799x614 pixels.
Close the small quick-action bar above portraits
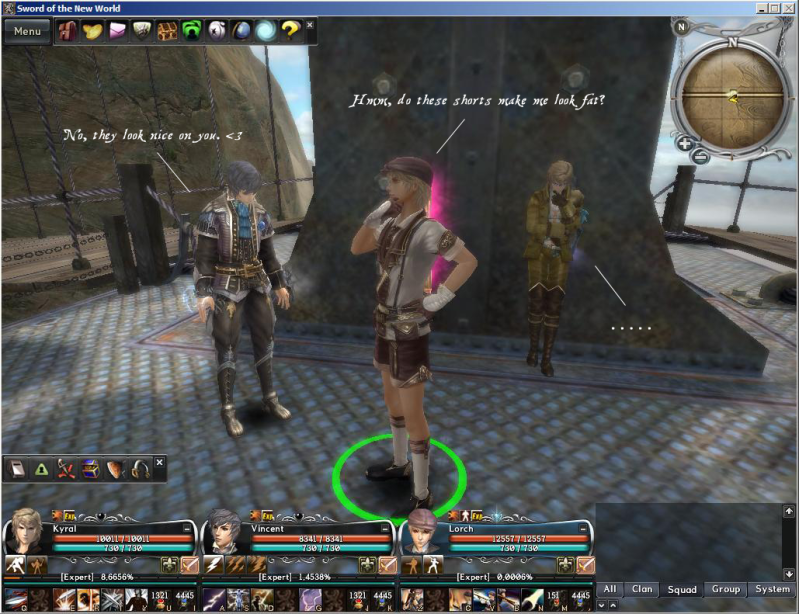click(x=159, y=463)
